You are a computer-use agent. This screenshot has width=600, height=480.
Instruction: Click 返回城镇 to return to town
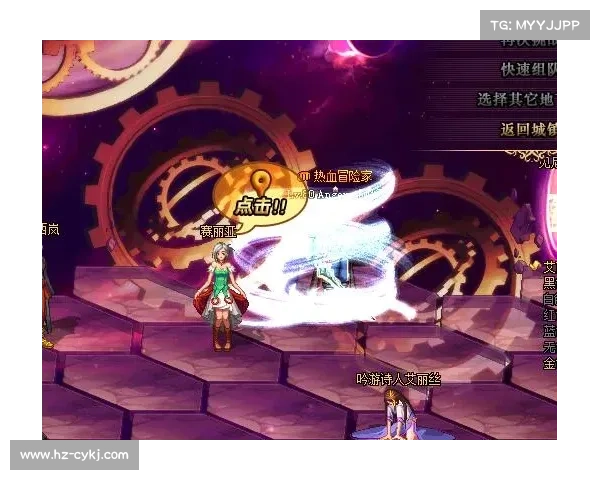point(529,129)
